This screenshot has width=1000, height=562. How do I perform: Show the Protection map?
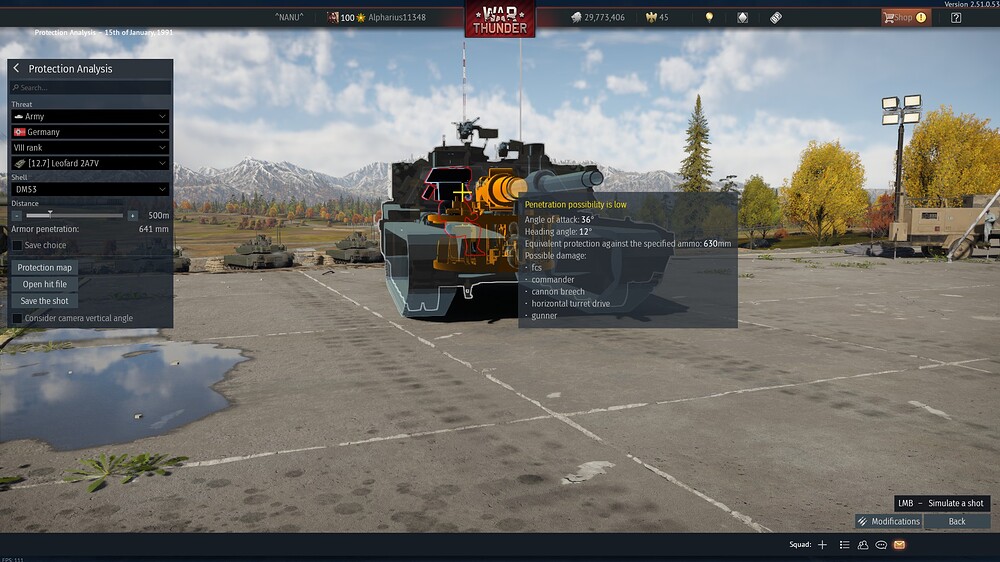coord(45,268)
